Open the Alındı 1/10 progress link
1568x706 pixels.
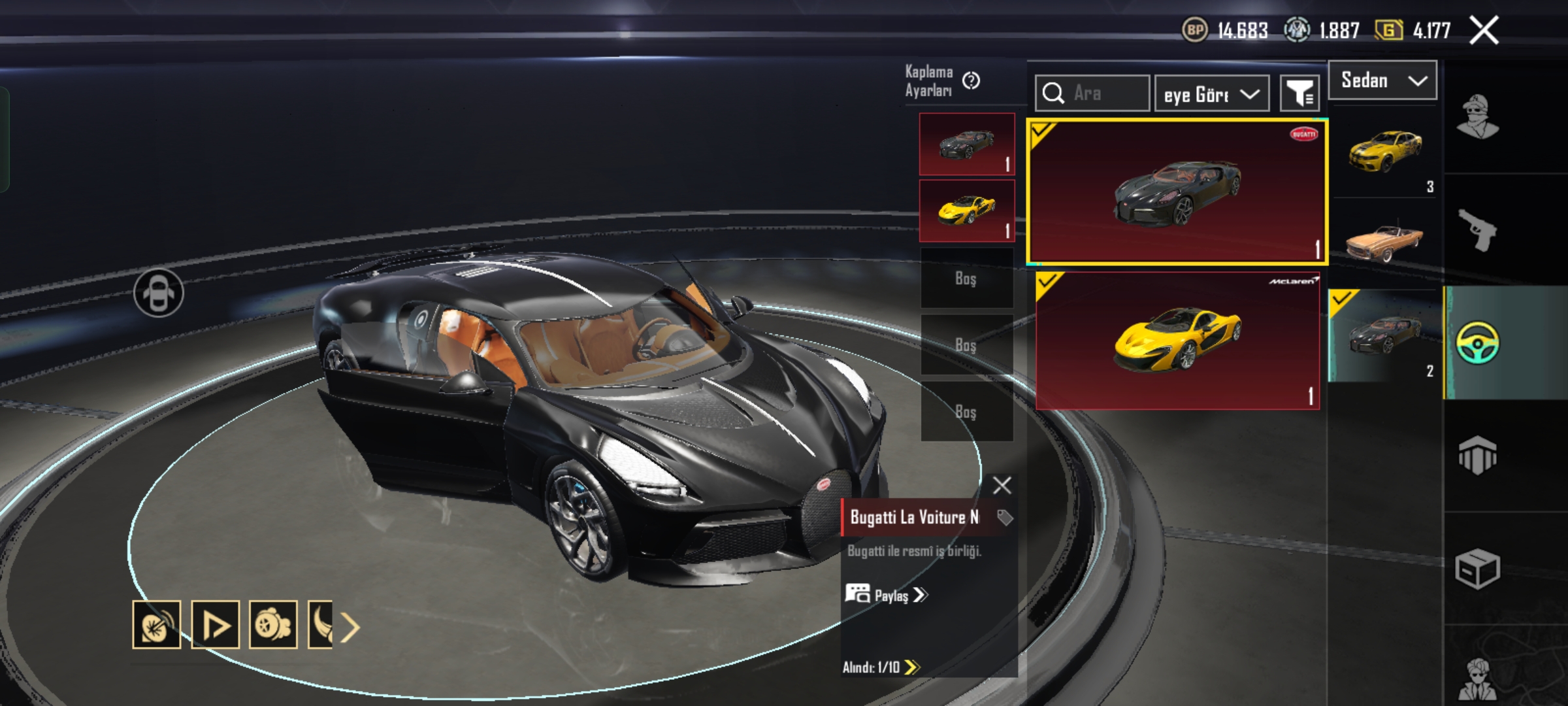(881, 667)
